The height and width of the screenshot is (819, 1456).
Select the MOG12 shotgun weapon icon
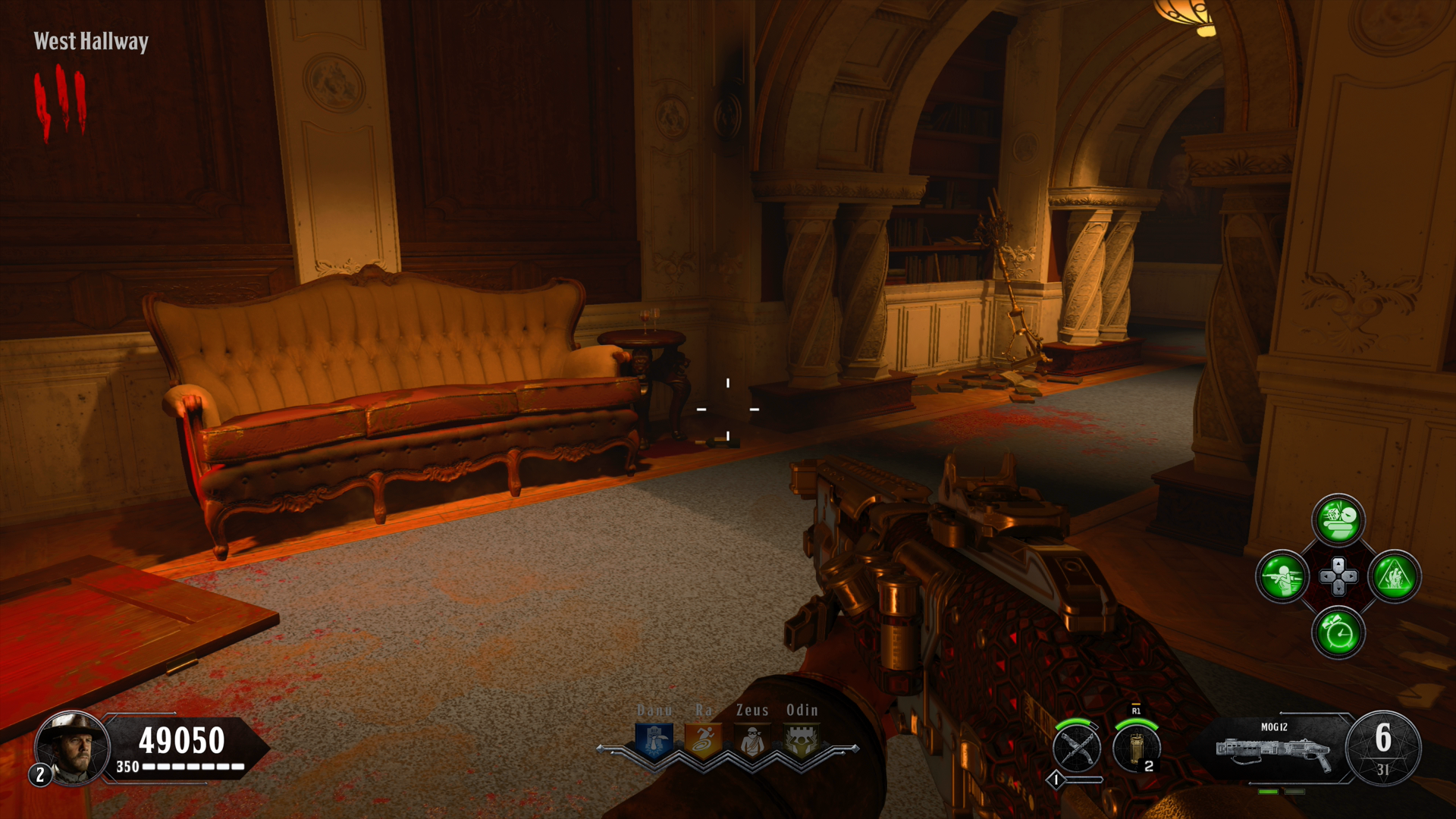(x=1274, y=749)
